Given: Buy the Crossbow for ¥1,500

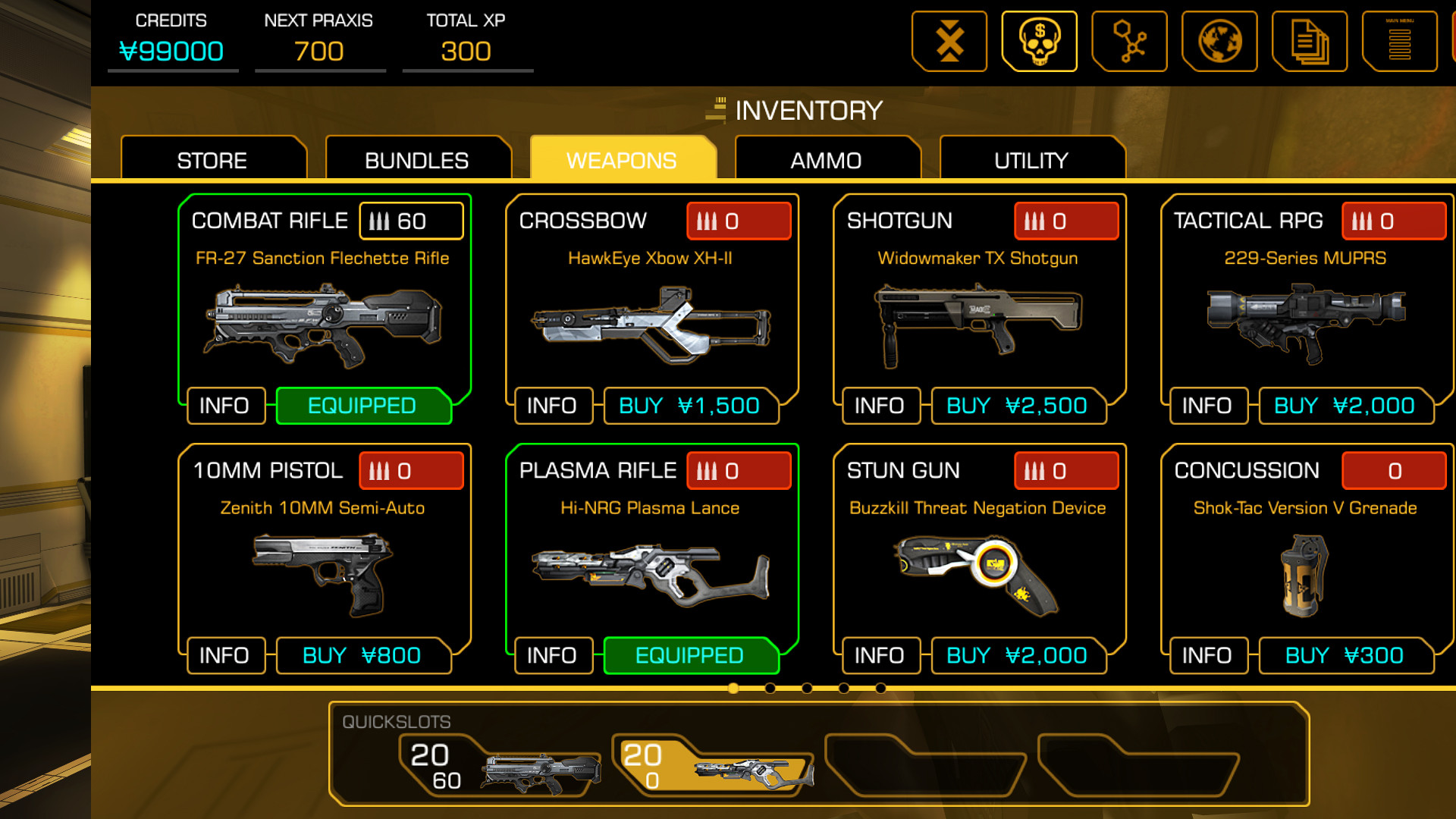Looking at the screenshot, I should (x=689, y=406).
